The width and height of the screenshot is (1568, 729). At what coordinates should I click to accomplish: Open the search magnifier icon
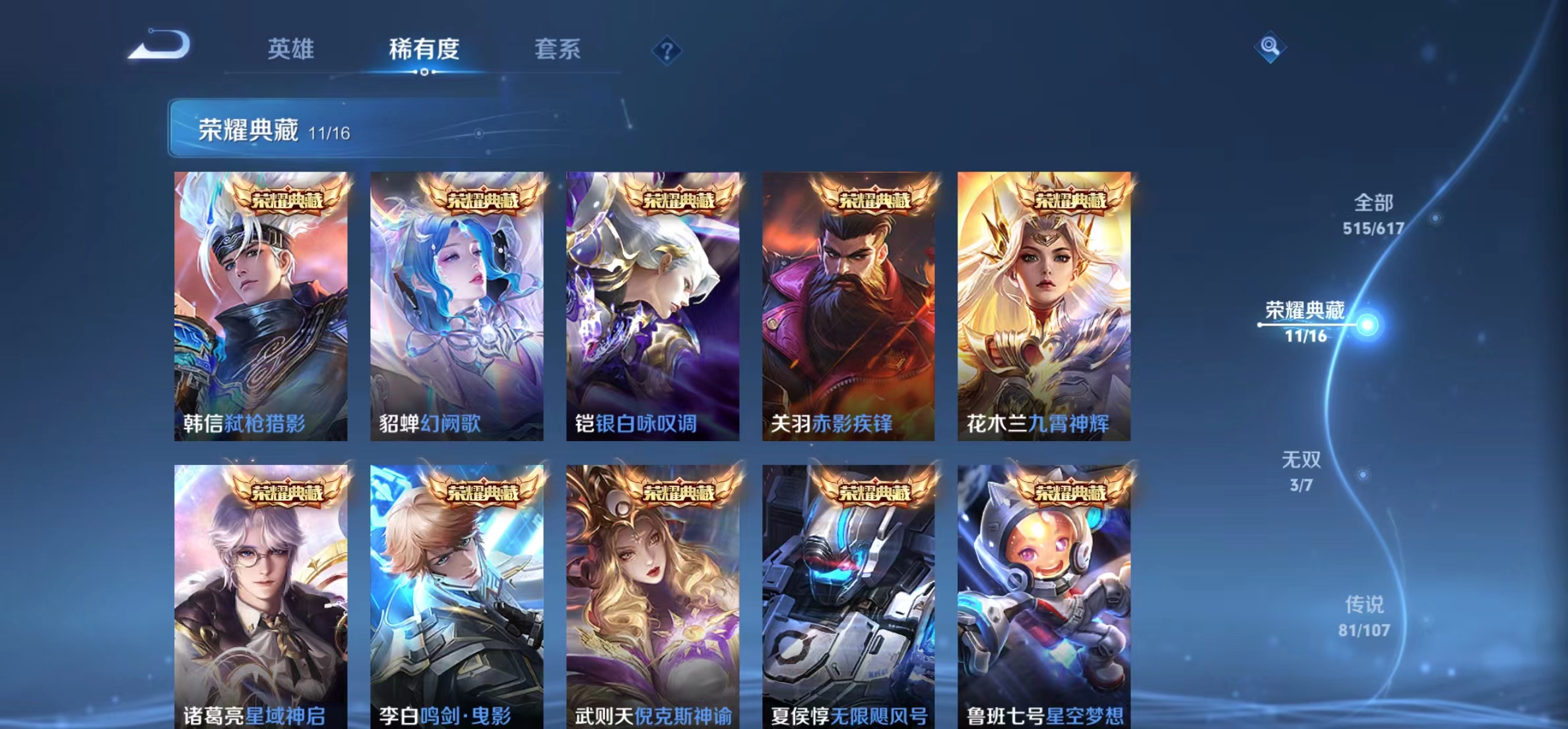1270,46
